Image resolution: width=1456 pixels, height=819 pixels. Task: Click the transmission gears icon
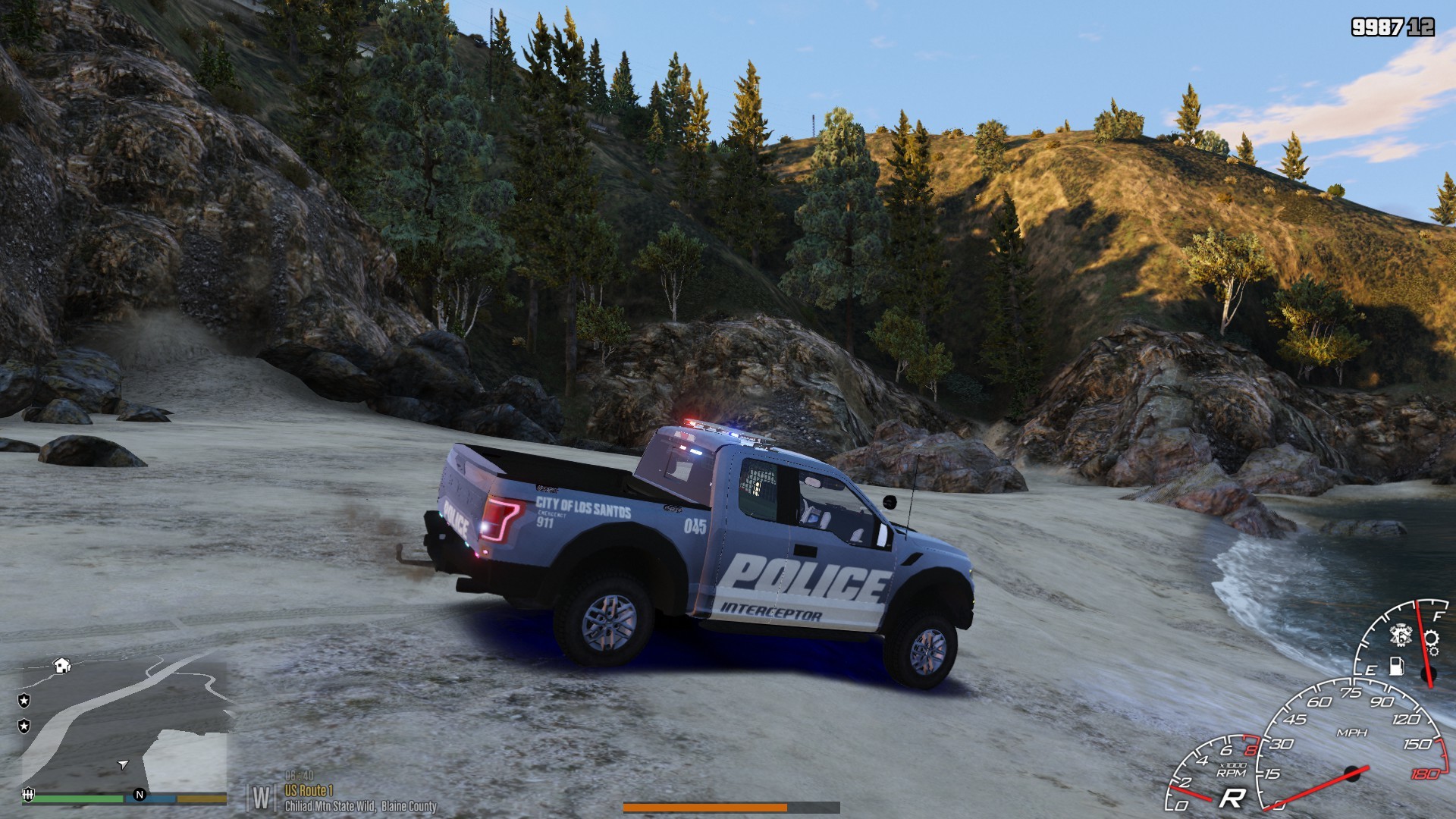1432,640
